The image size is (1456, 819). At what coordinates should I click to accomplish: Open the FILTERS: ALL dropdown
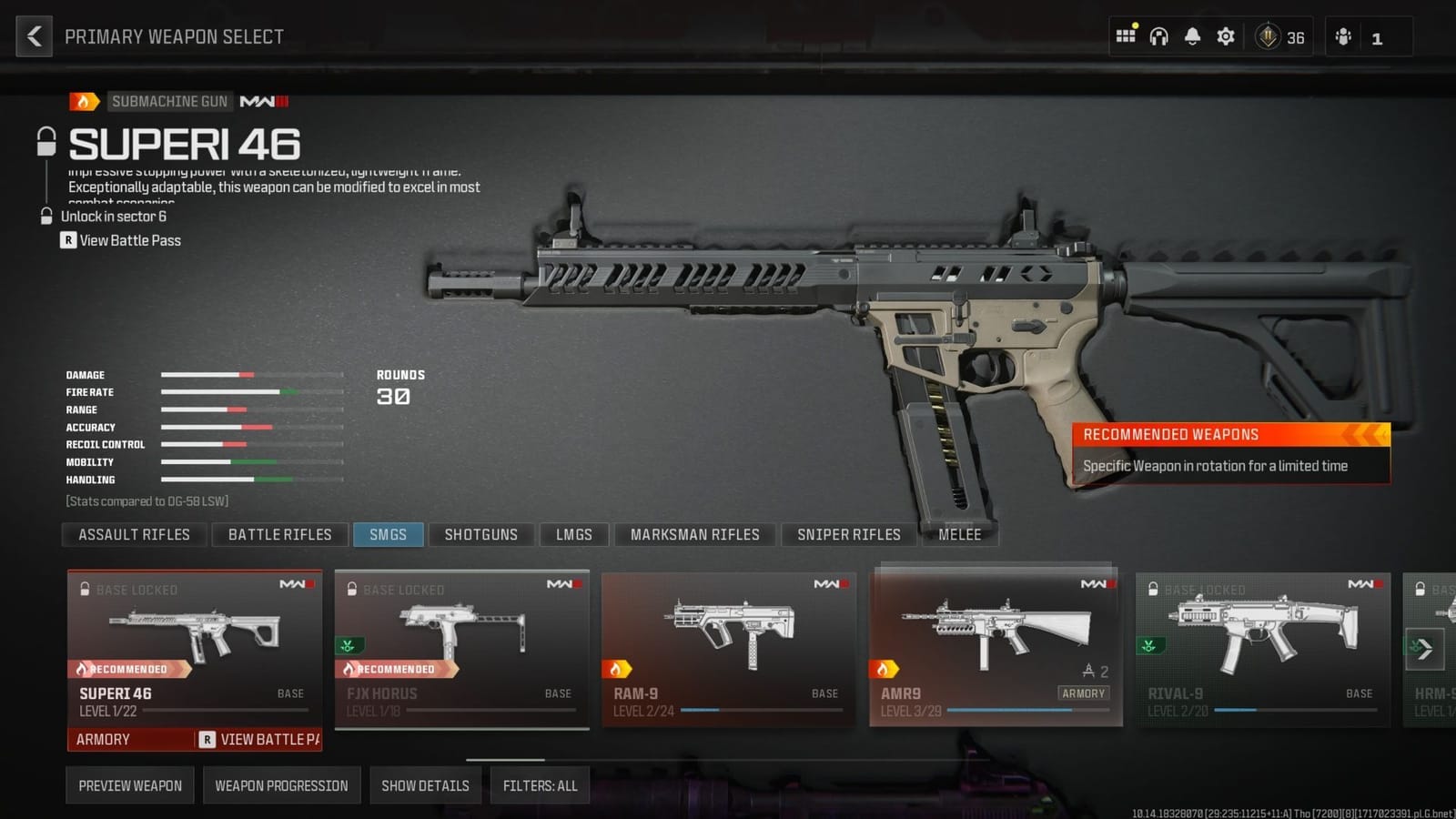click(541, 784)
